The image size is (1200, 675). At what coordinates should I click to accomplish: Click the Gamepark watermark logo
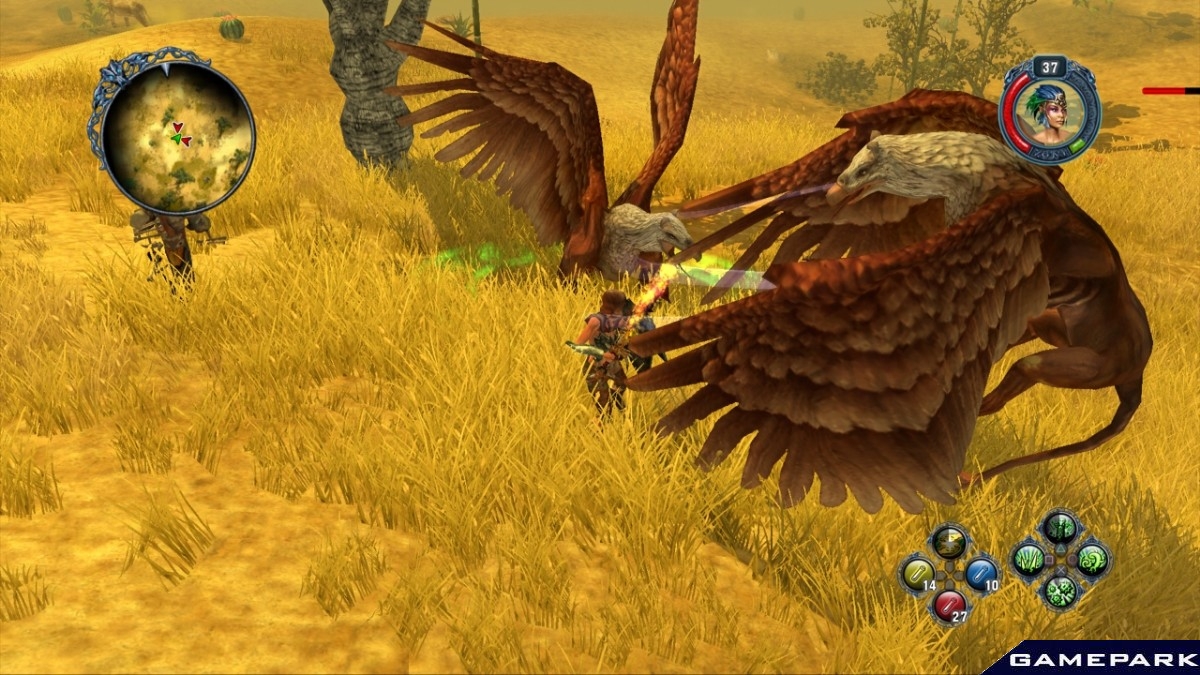(1102, 660)
